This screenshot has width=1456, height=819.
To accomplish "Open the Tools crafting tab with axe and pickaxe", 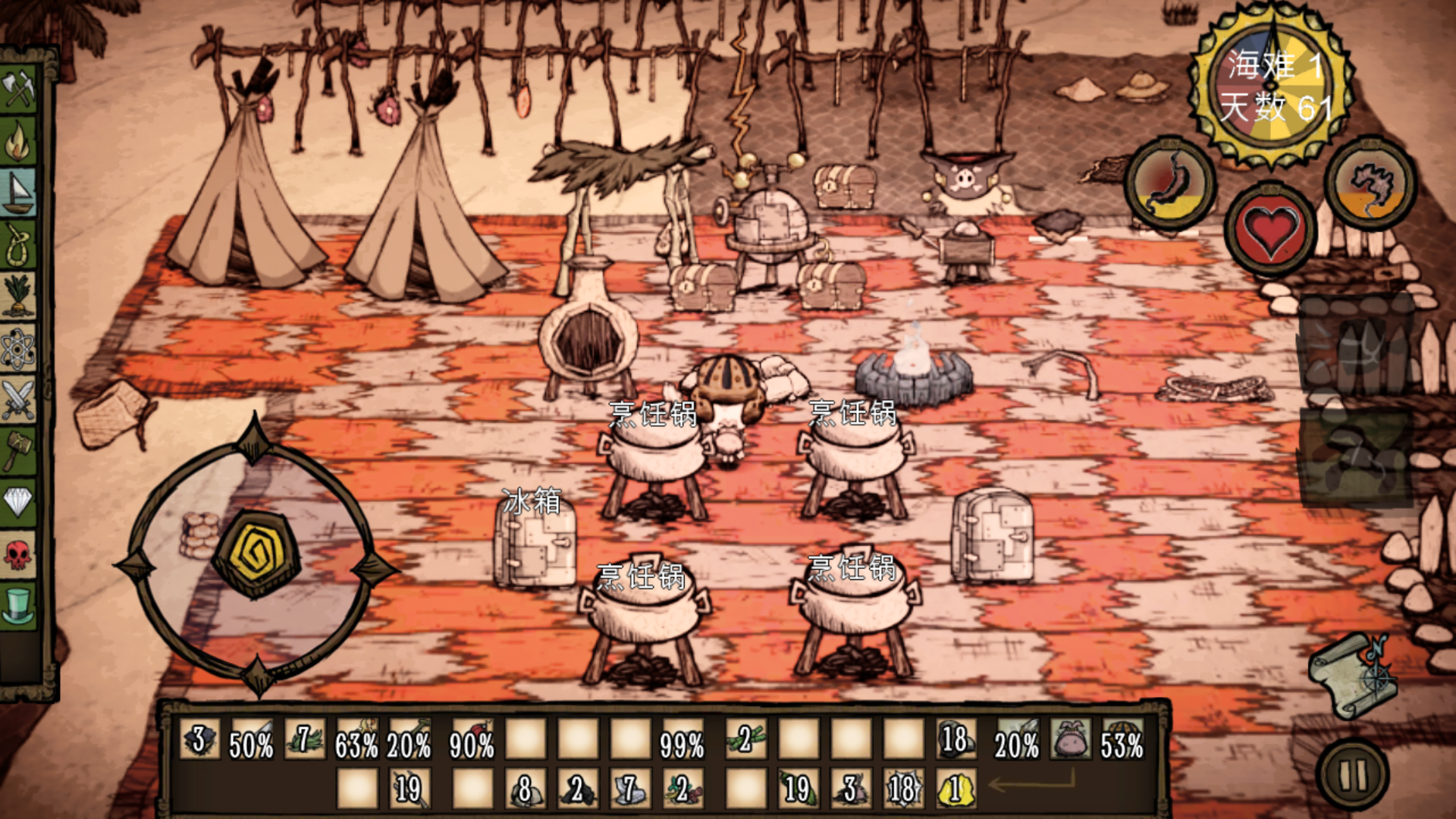I will 19,89.
